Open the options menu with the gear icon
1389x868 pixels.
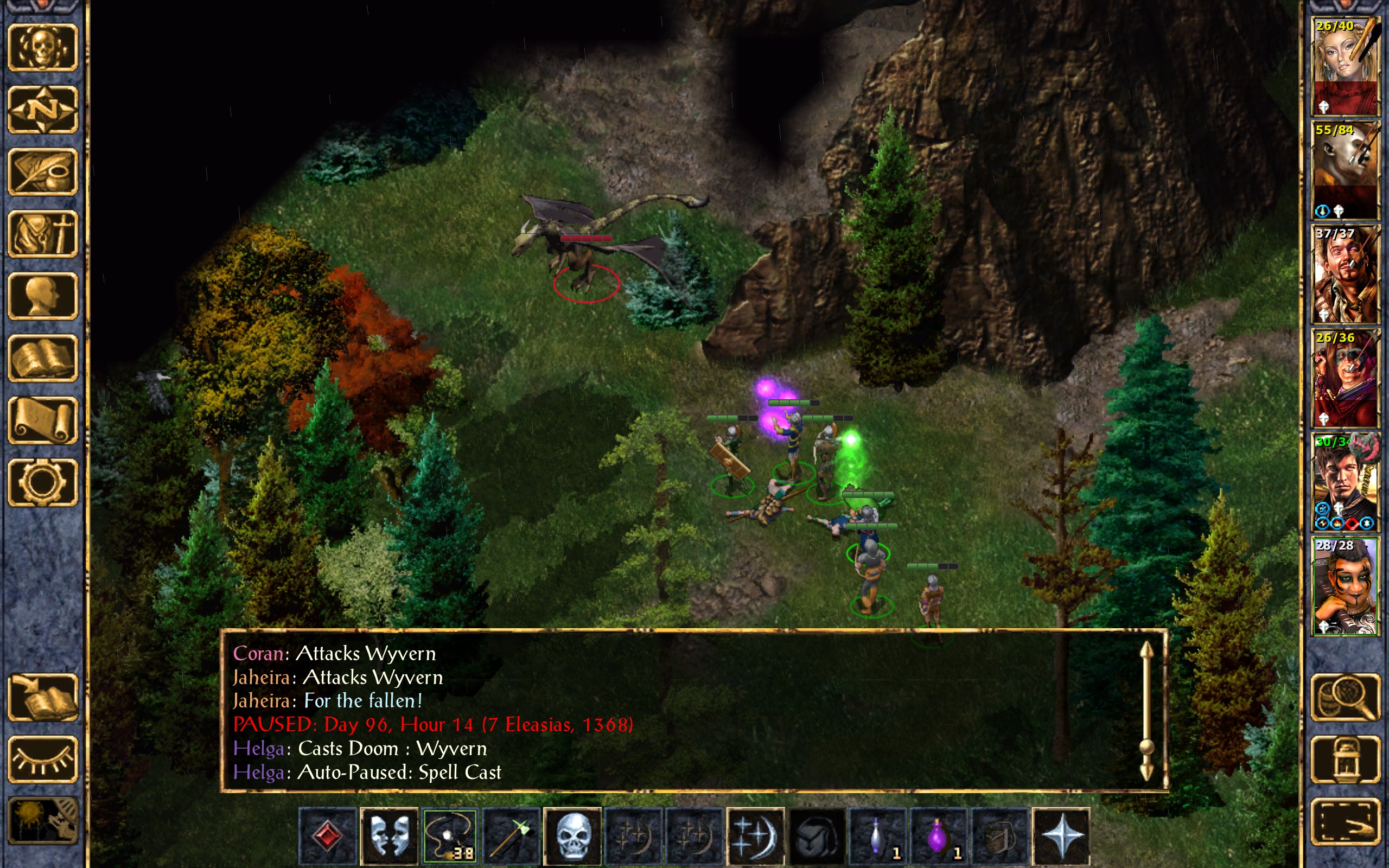(x=42, y=482)
